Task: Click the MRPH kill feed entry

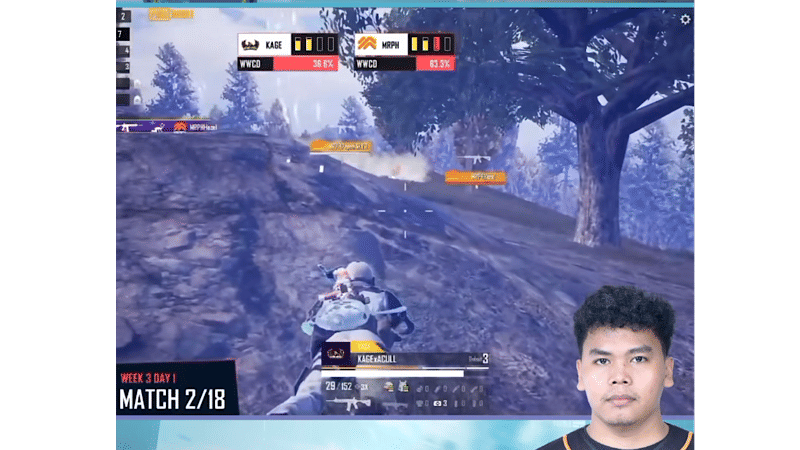Action: 168,127
